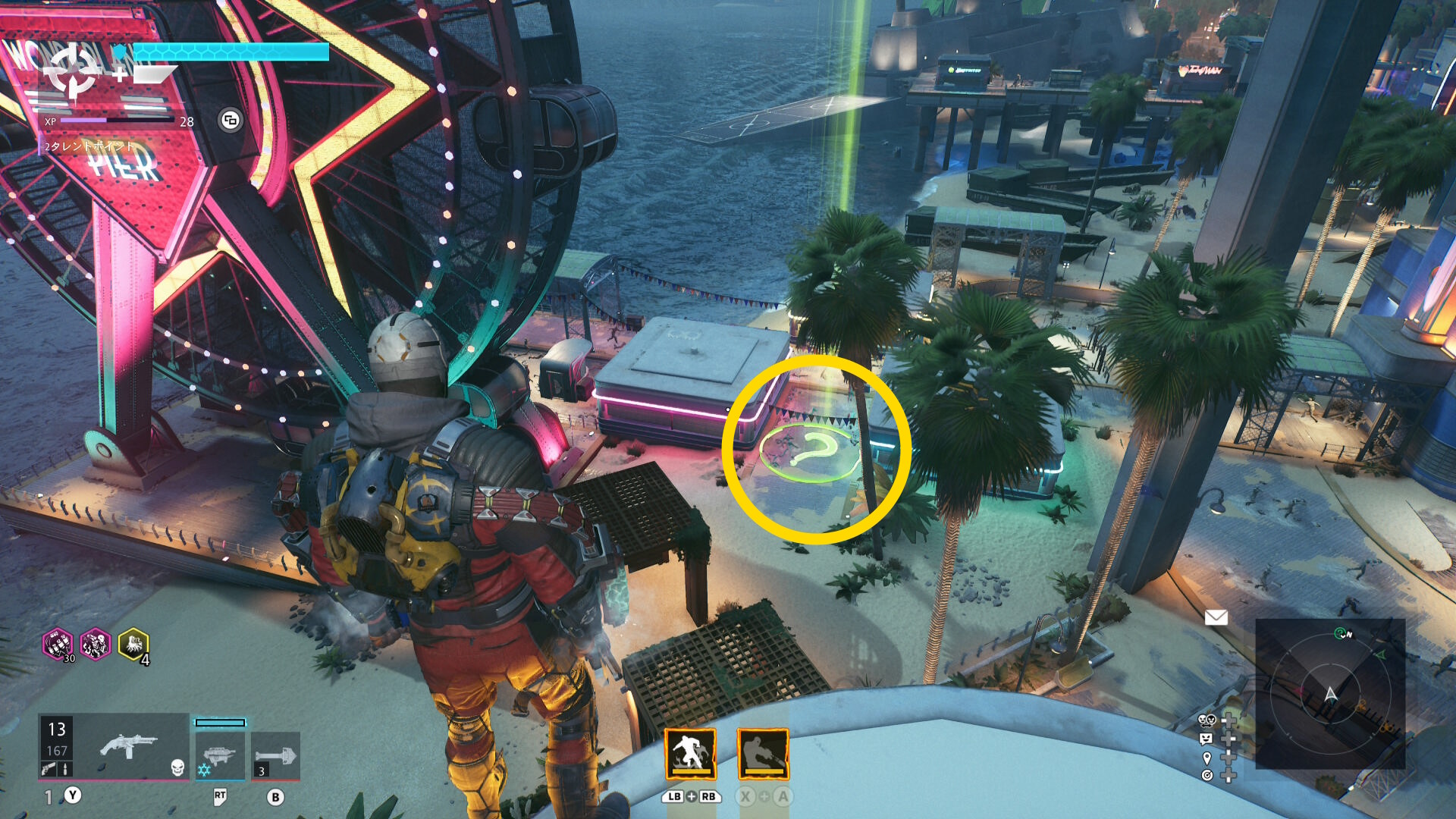The image size is (1456, 819).
Task: Click the swap squad member skull icon
Action: pyautogui.click(x=1206, y=720)
